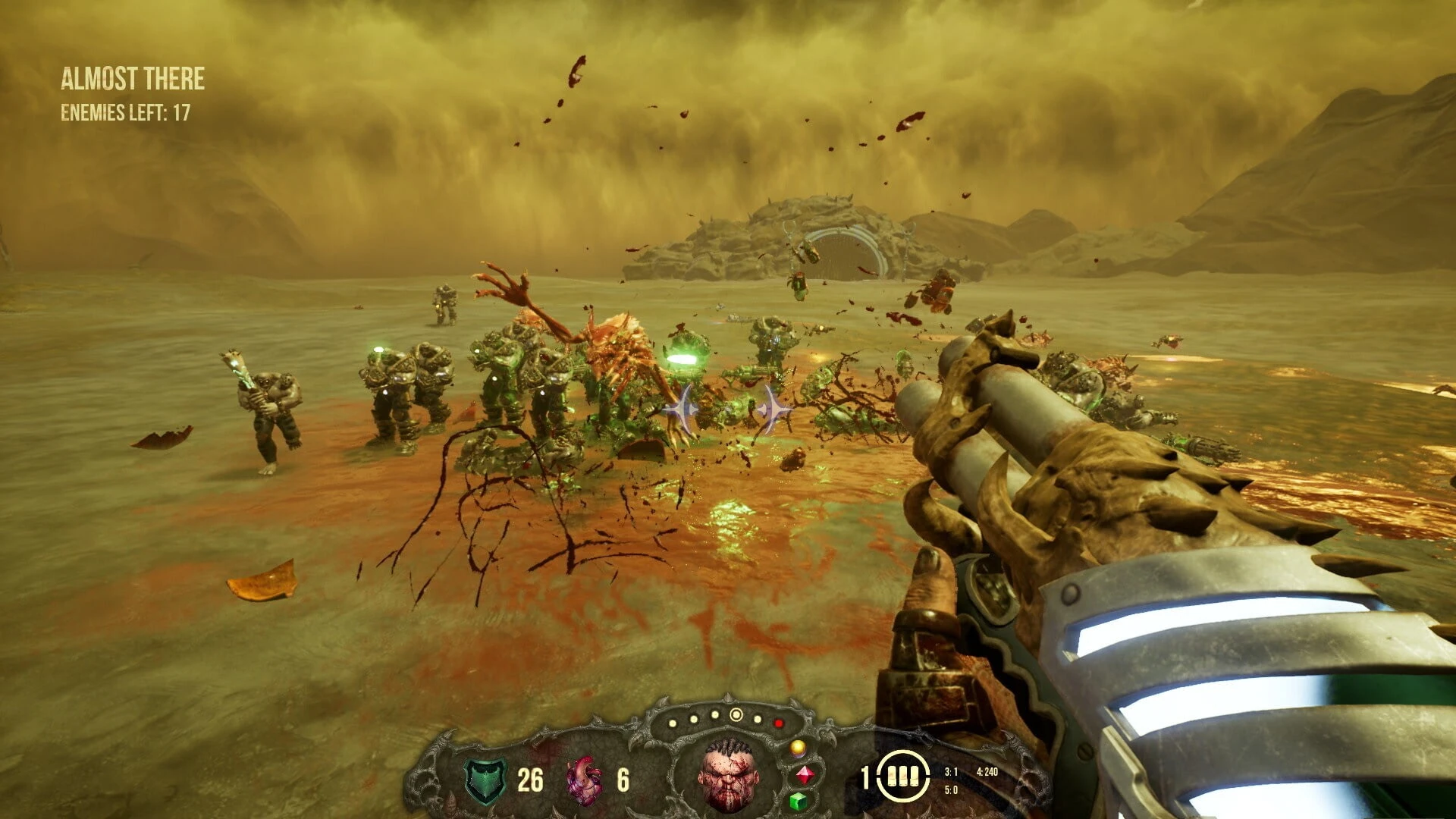Select the bloodied character face portrait
This screenshot has height=819, width=1456.
pyautogui.click(x=729, y=776)
